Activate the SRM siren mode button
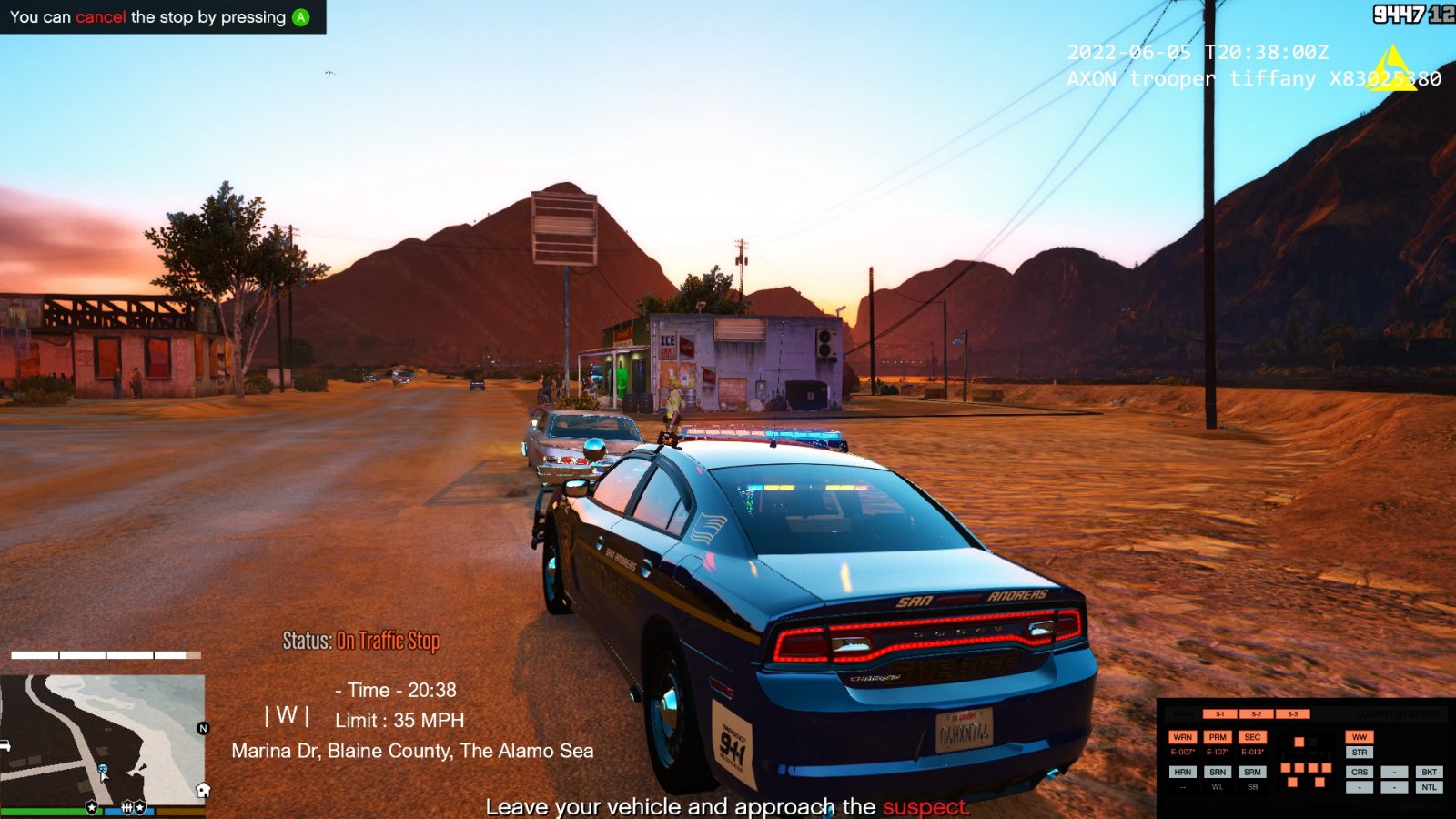The height and width of the screenshot is (819, 1456). point(1252,772)
